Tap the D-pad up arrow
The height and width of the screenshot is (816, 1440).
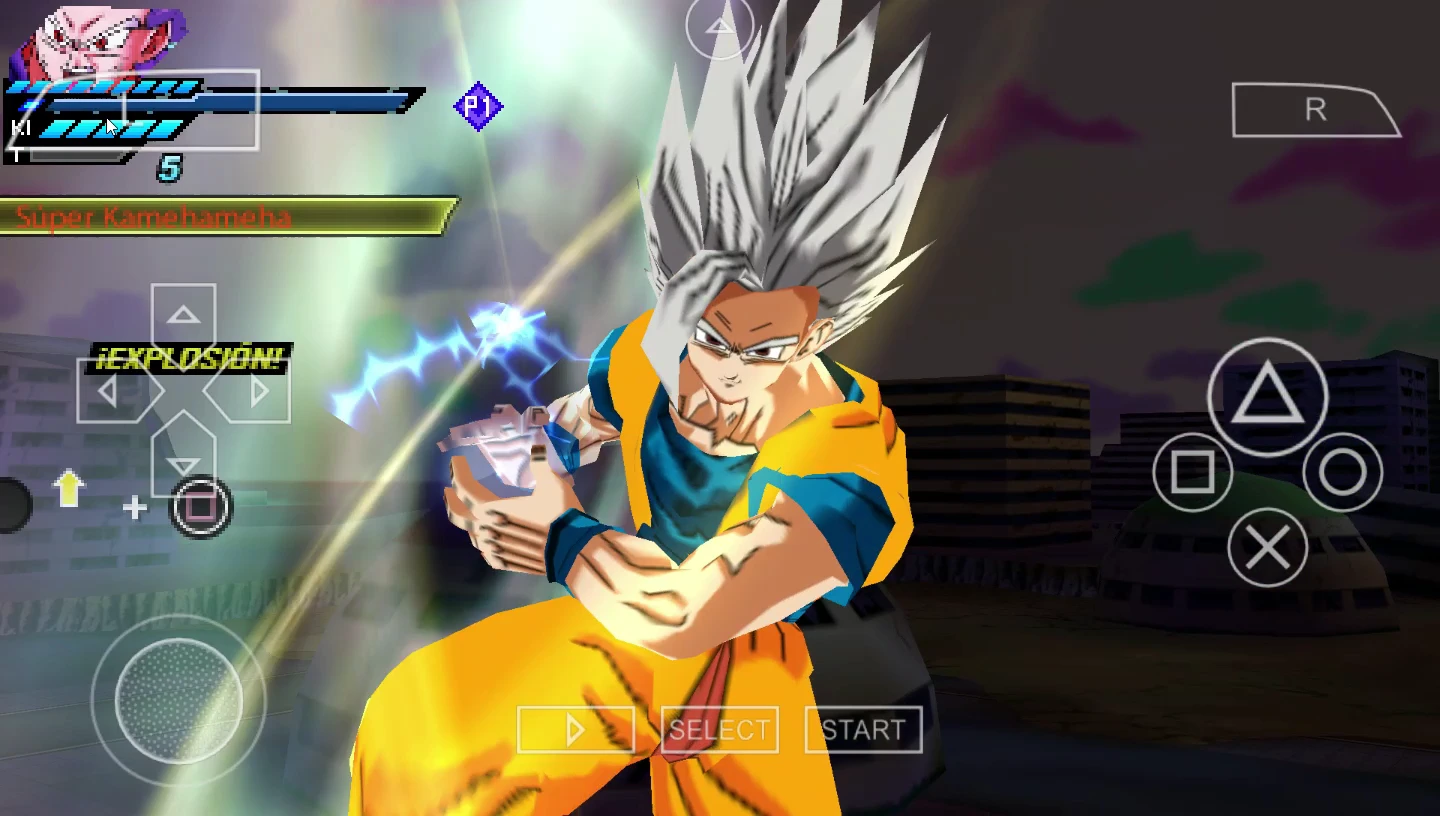tap(183, 318)
